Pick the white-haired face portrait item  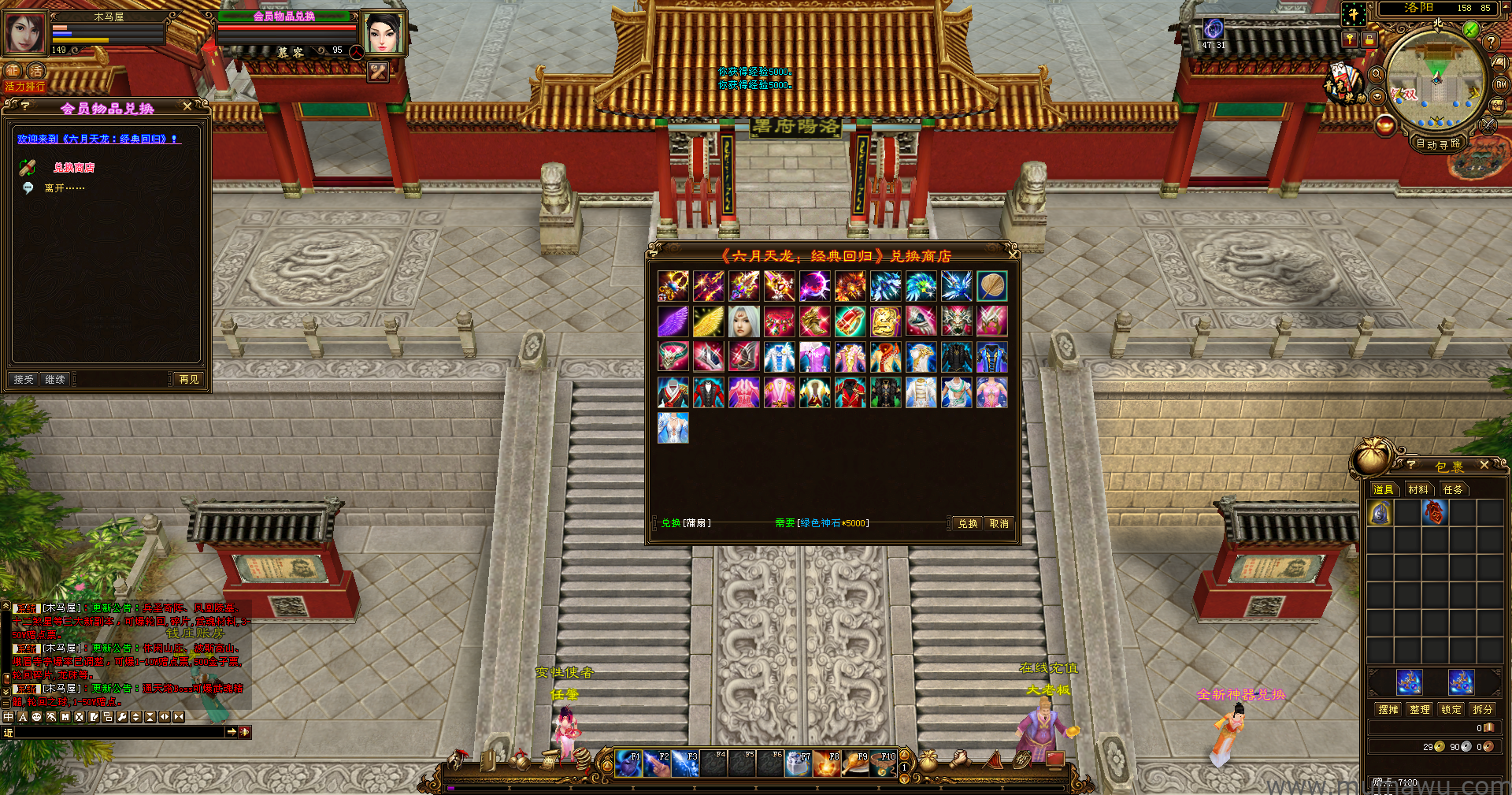[744, 321]
